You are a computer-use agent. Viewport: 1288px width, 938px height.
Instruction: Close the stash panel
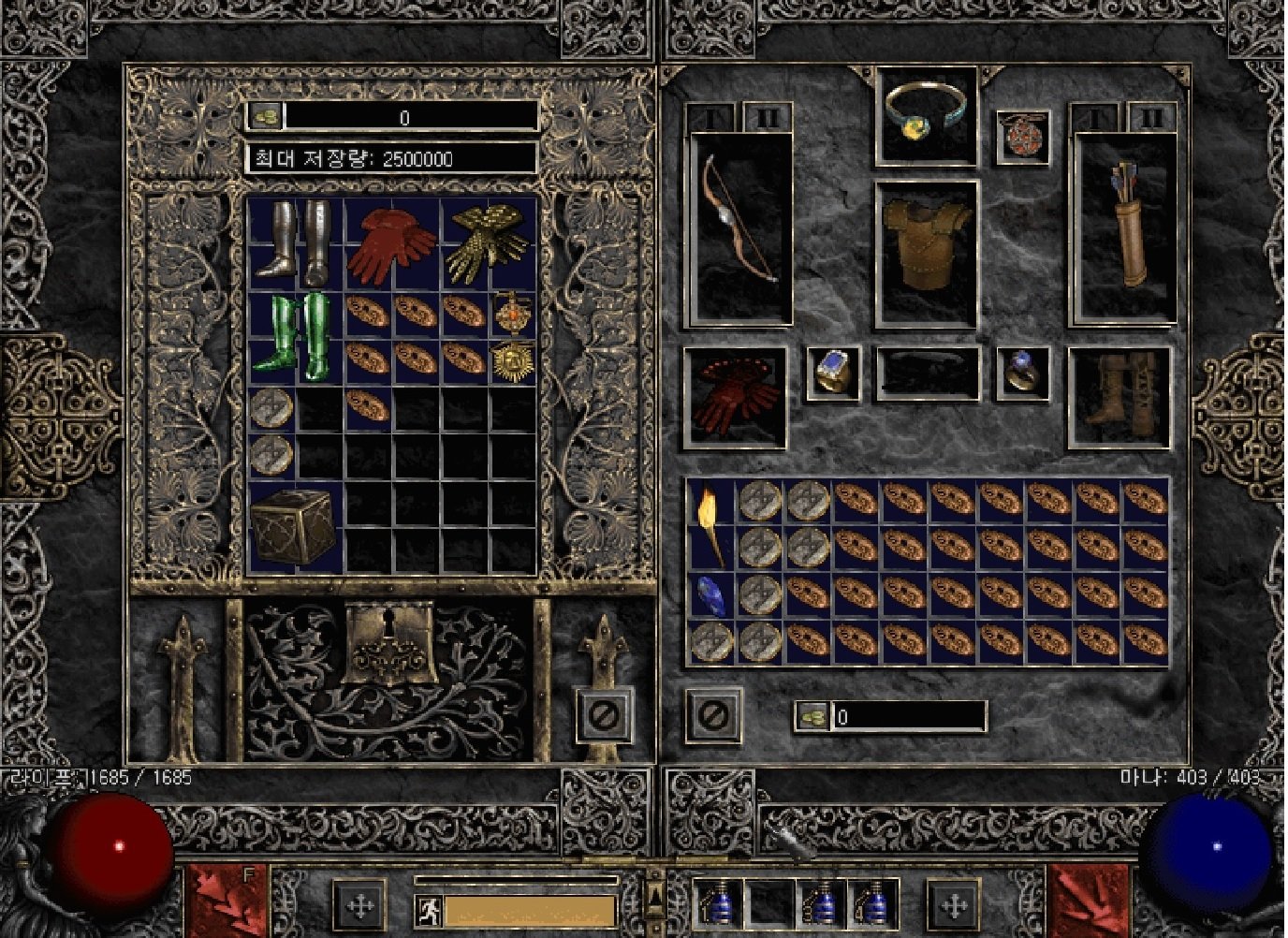pos(604,716)
